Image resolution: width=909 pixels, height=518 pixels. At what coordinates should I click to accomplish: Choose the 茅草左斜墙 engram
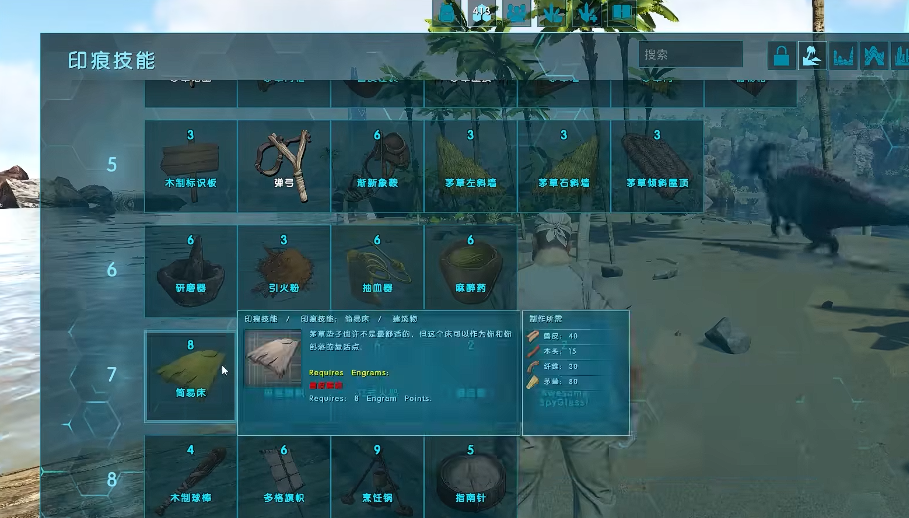470,166
